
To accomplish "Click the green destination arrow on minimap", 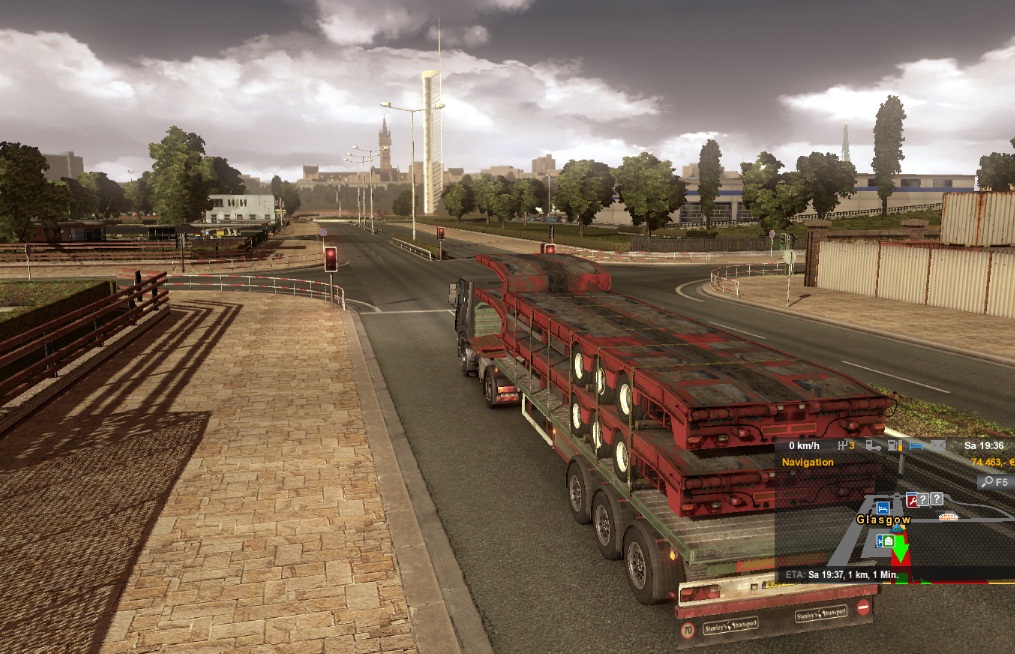I will (x=900, y=549).
